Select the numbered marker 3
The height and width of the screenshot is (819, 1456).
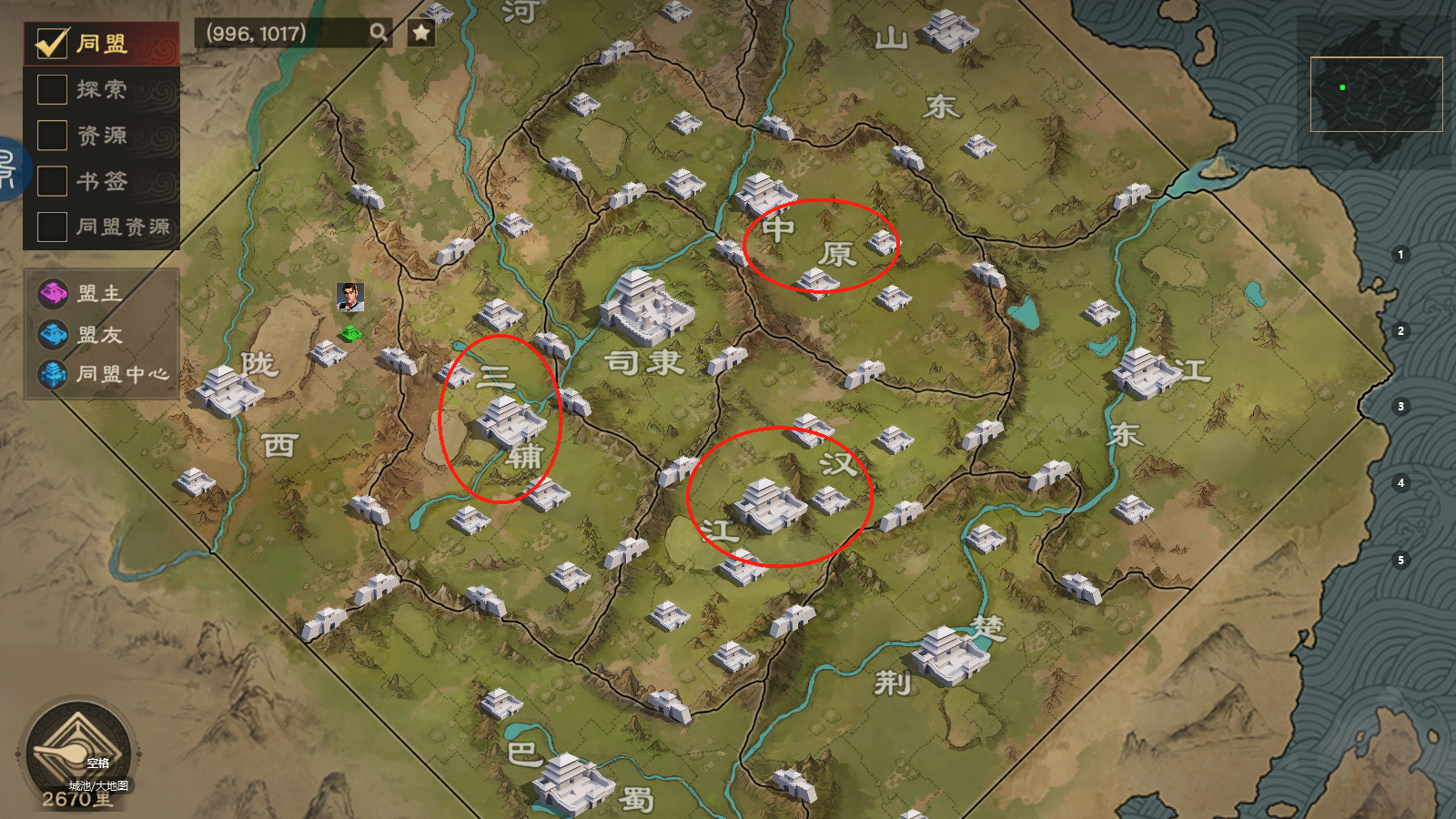click(x=1400, y=406)
